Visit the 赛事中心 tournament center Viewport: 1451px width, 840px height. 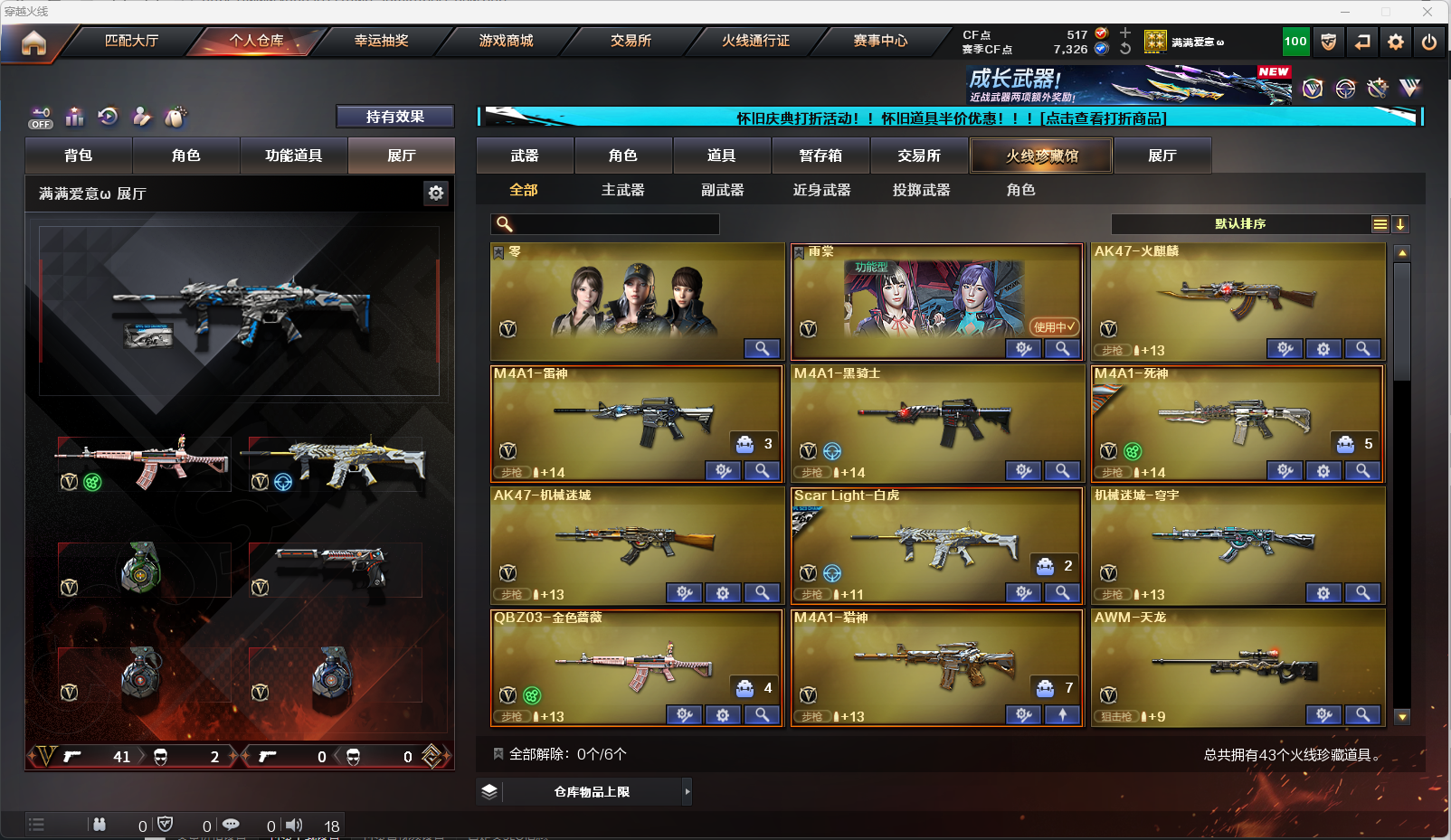[880, 41]
